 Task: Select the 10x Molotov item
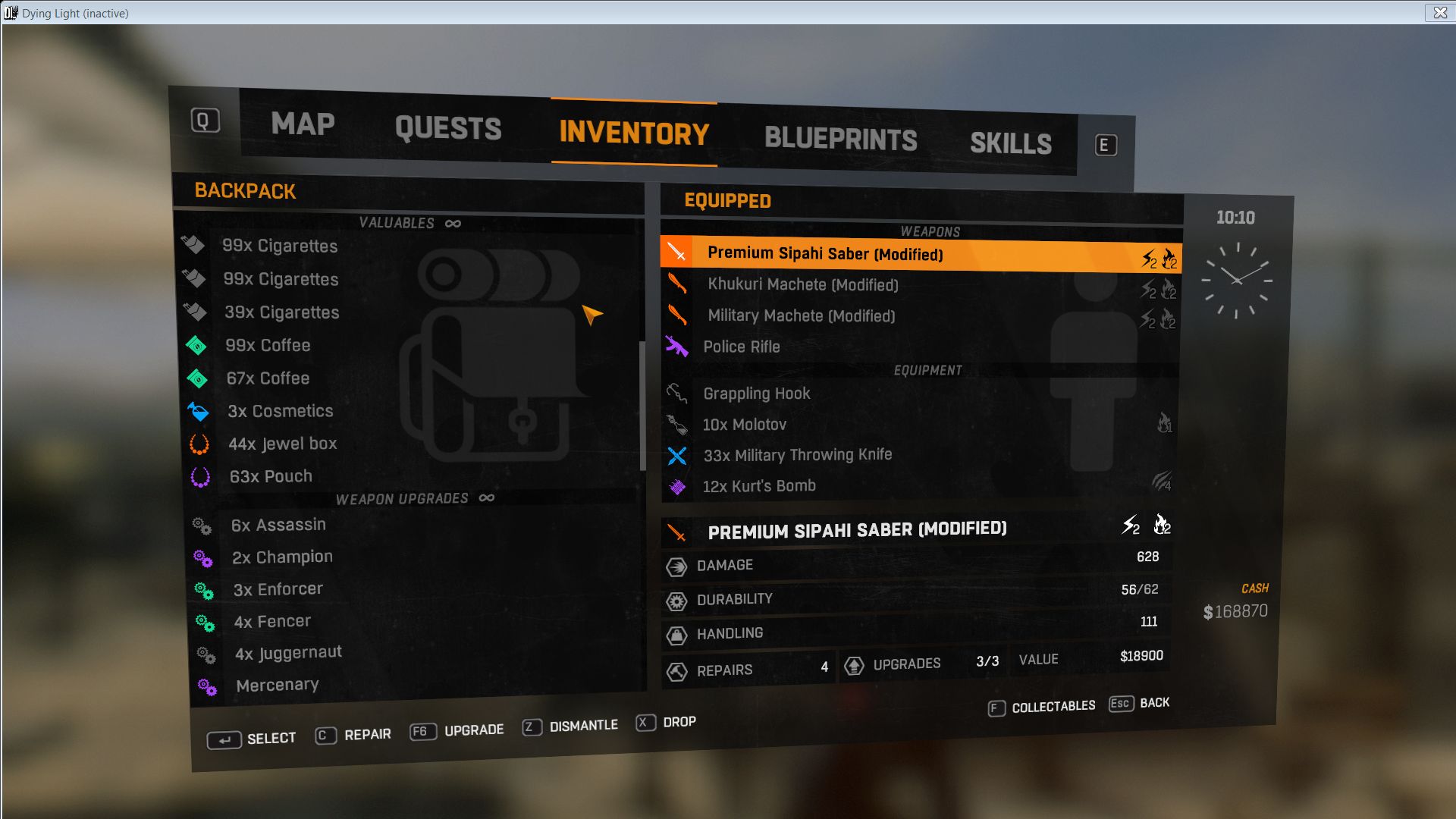pos(744,425)
